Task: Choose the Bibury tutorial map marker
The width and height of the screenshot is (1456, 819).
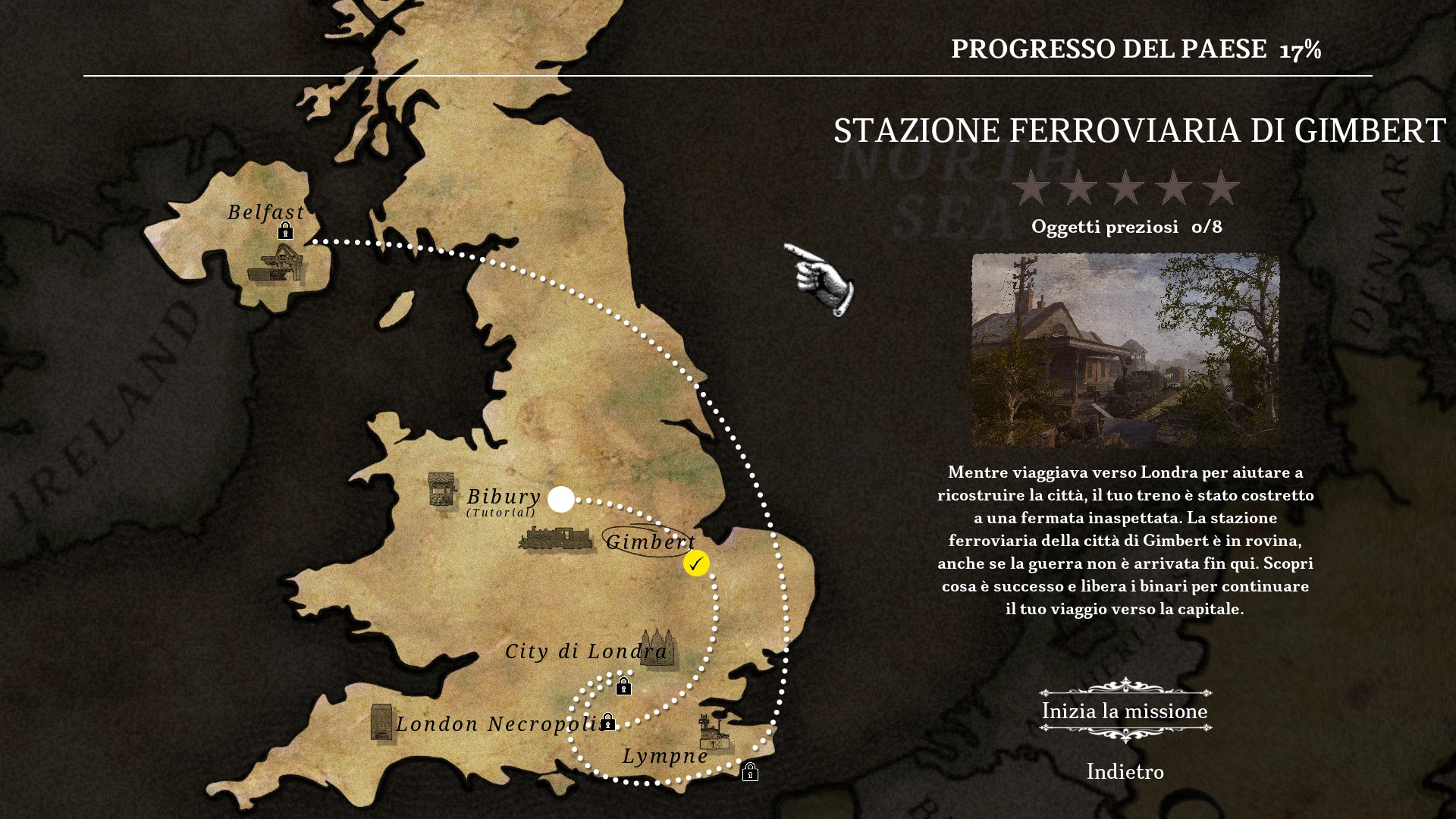Action: coord(561,499)
